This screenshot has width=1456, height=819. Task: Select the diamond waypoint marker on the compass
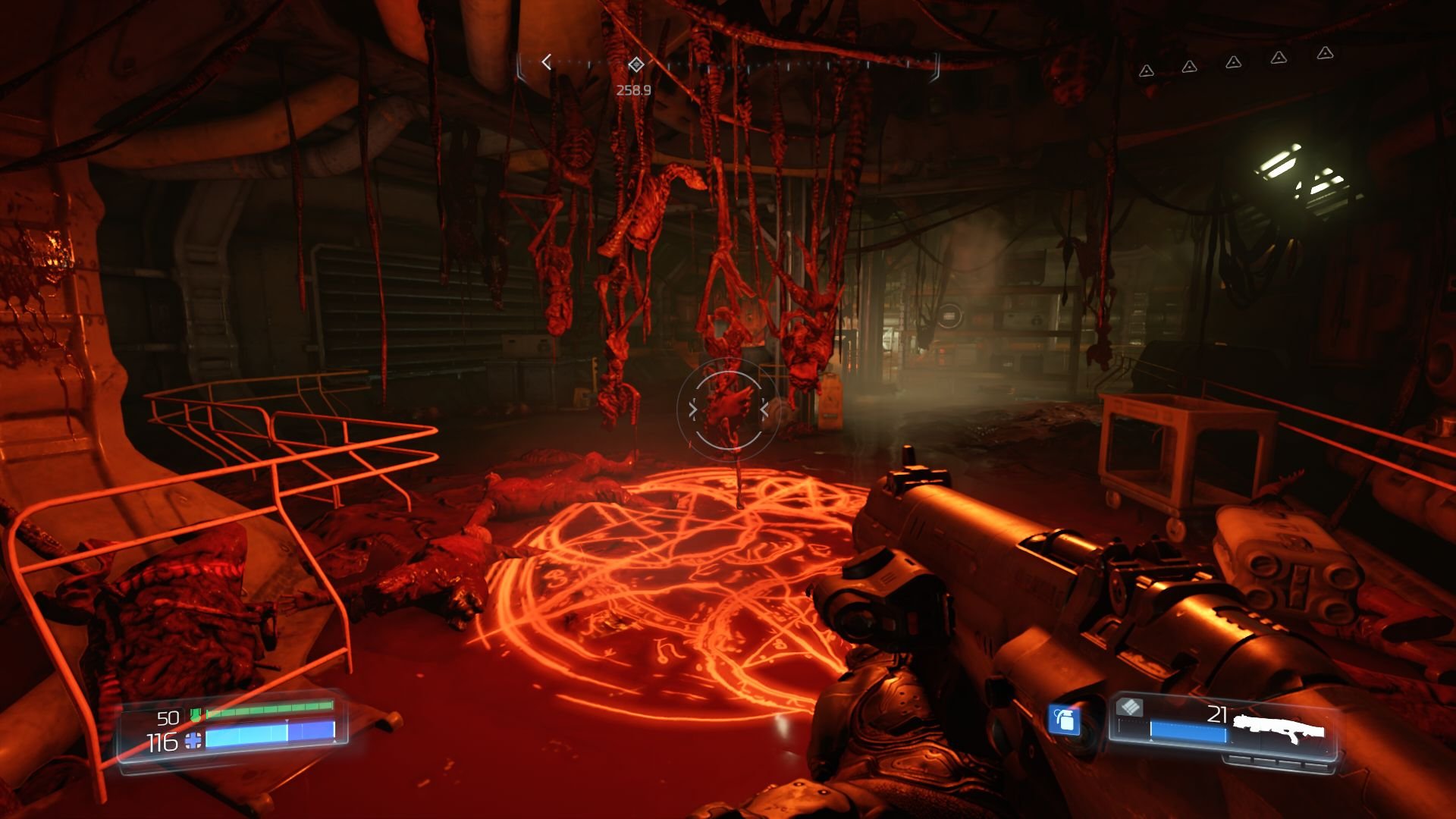(x=635, y=64)
